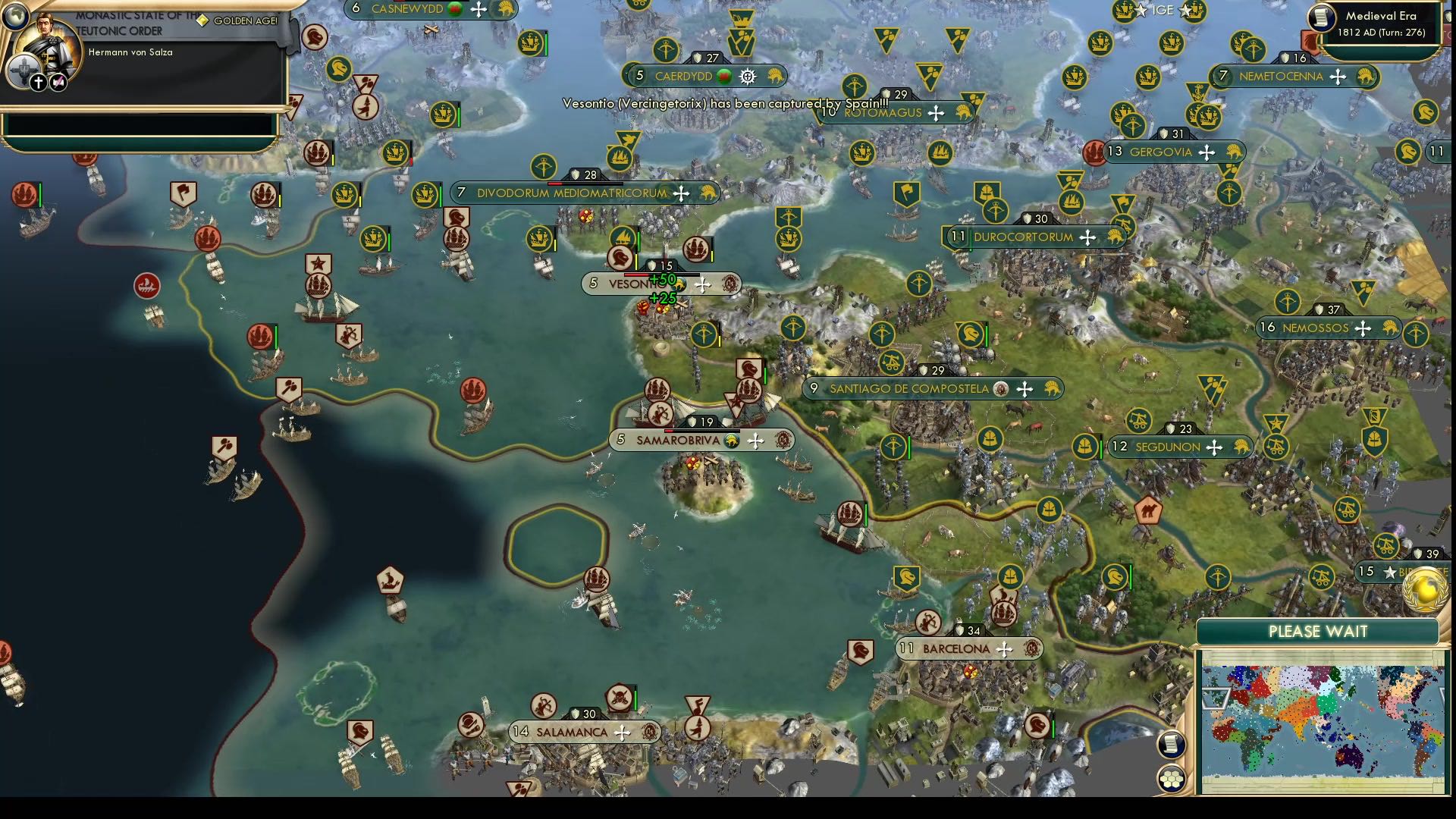1456x819 pixels.
Task: Select Gergovia's city banner
Action: tap(1157, 151)
